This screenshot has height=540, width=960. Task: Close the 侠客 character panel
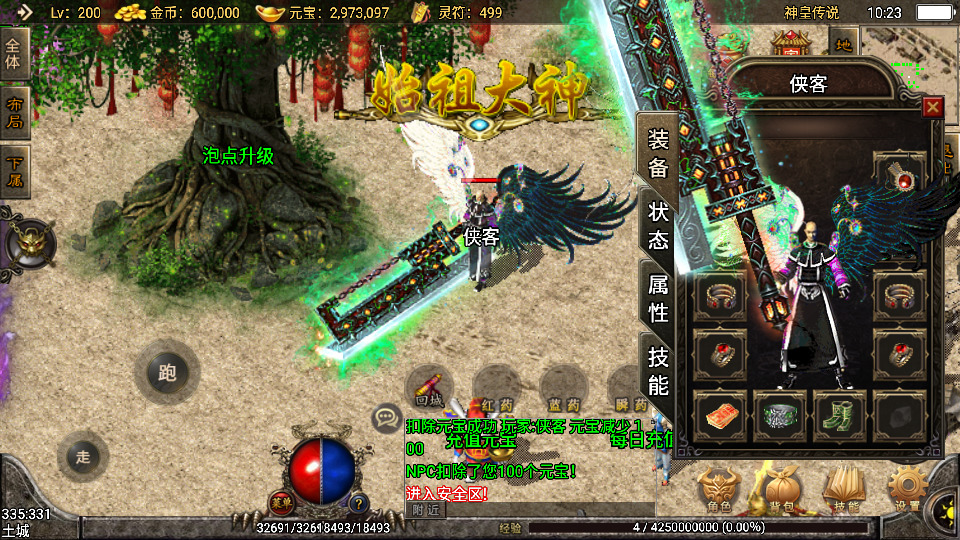932,107
